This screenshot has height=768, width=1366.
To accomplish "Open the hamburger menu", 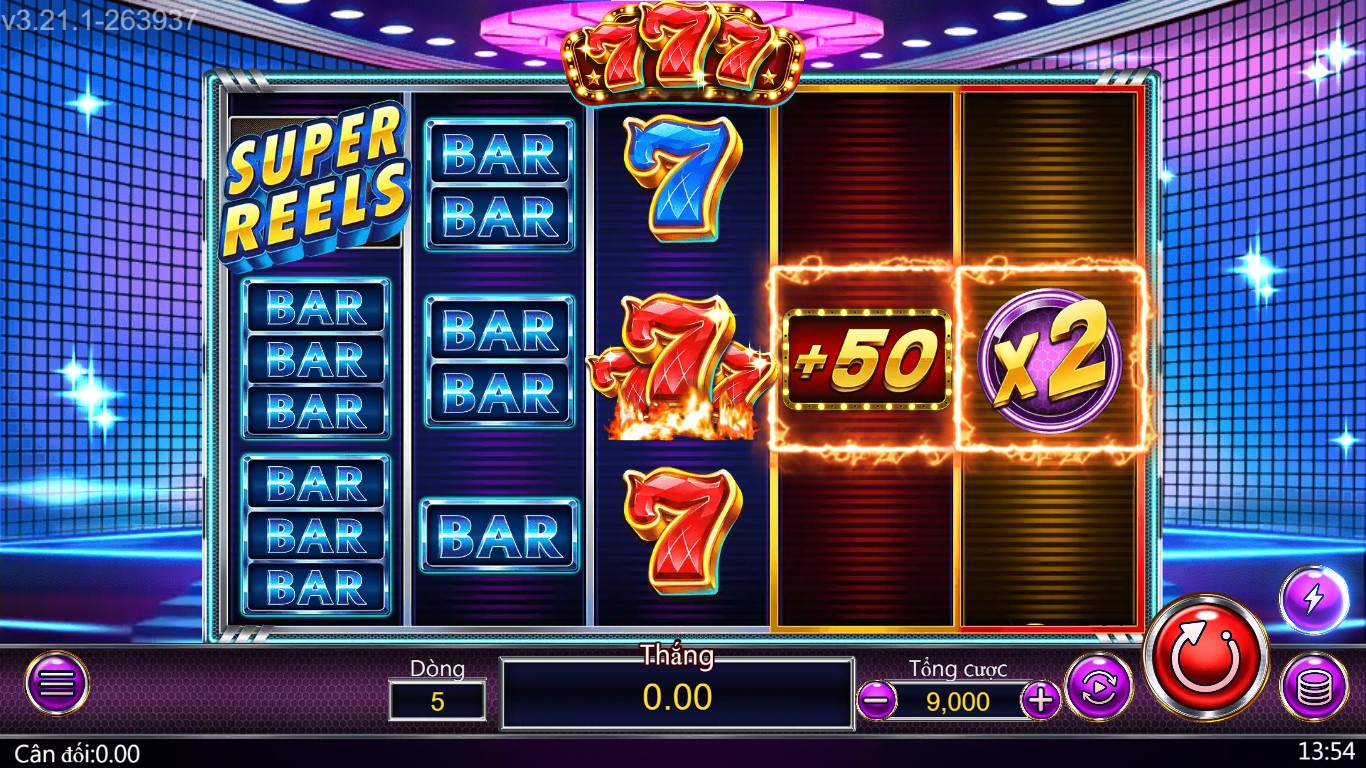I will point(57,684).
